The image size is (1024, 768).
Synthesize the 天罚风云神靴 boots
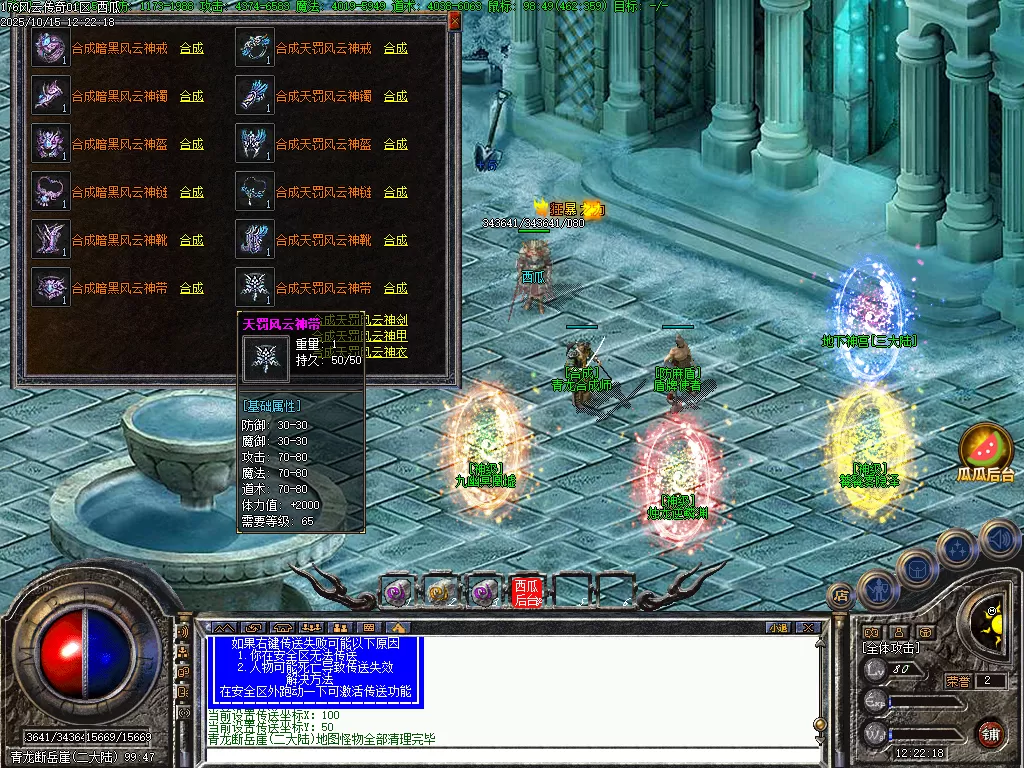point(395,240)
